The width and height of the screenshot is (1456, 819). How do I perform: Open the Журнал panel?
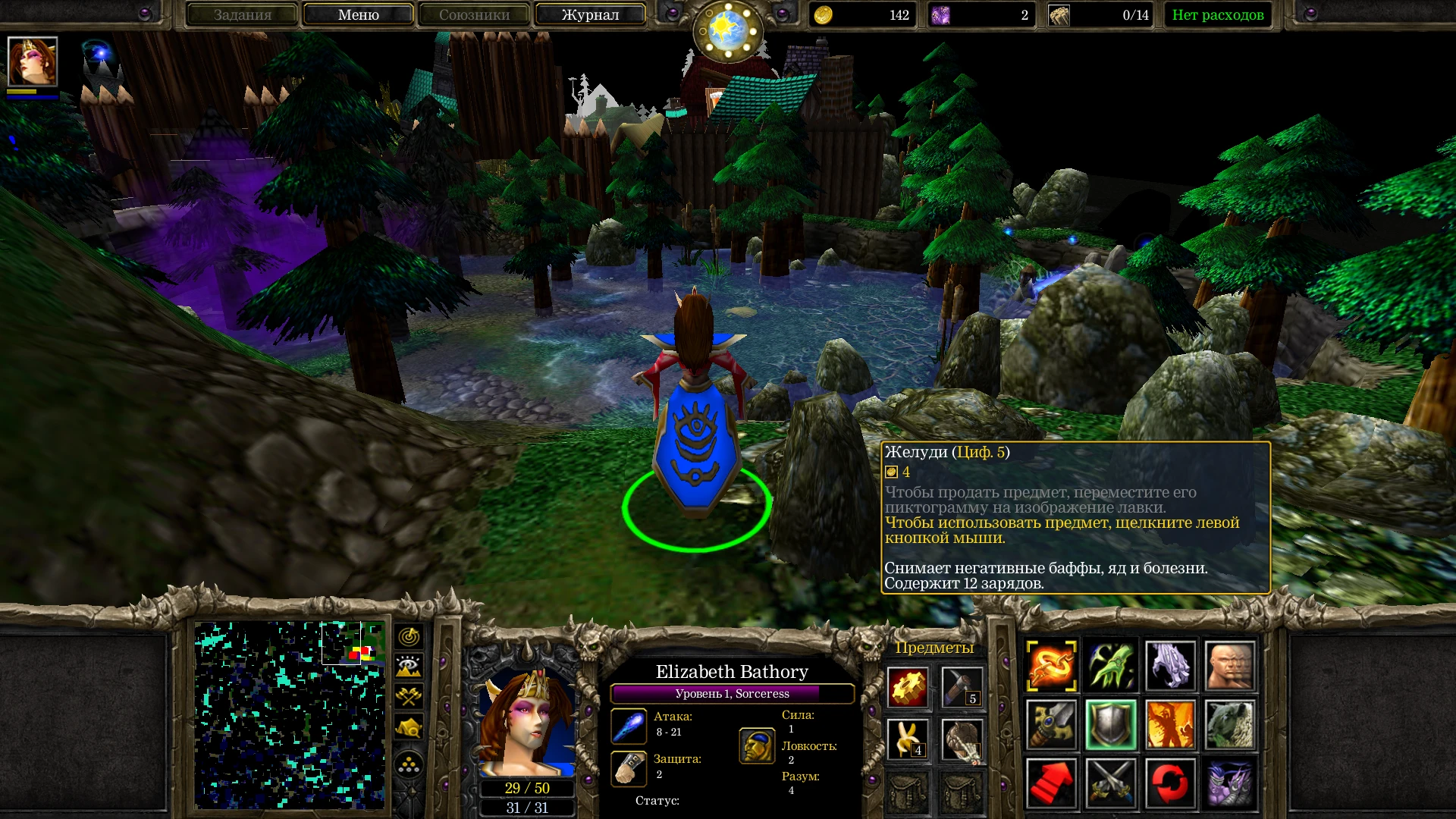(x=589, y=14)
